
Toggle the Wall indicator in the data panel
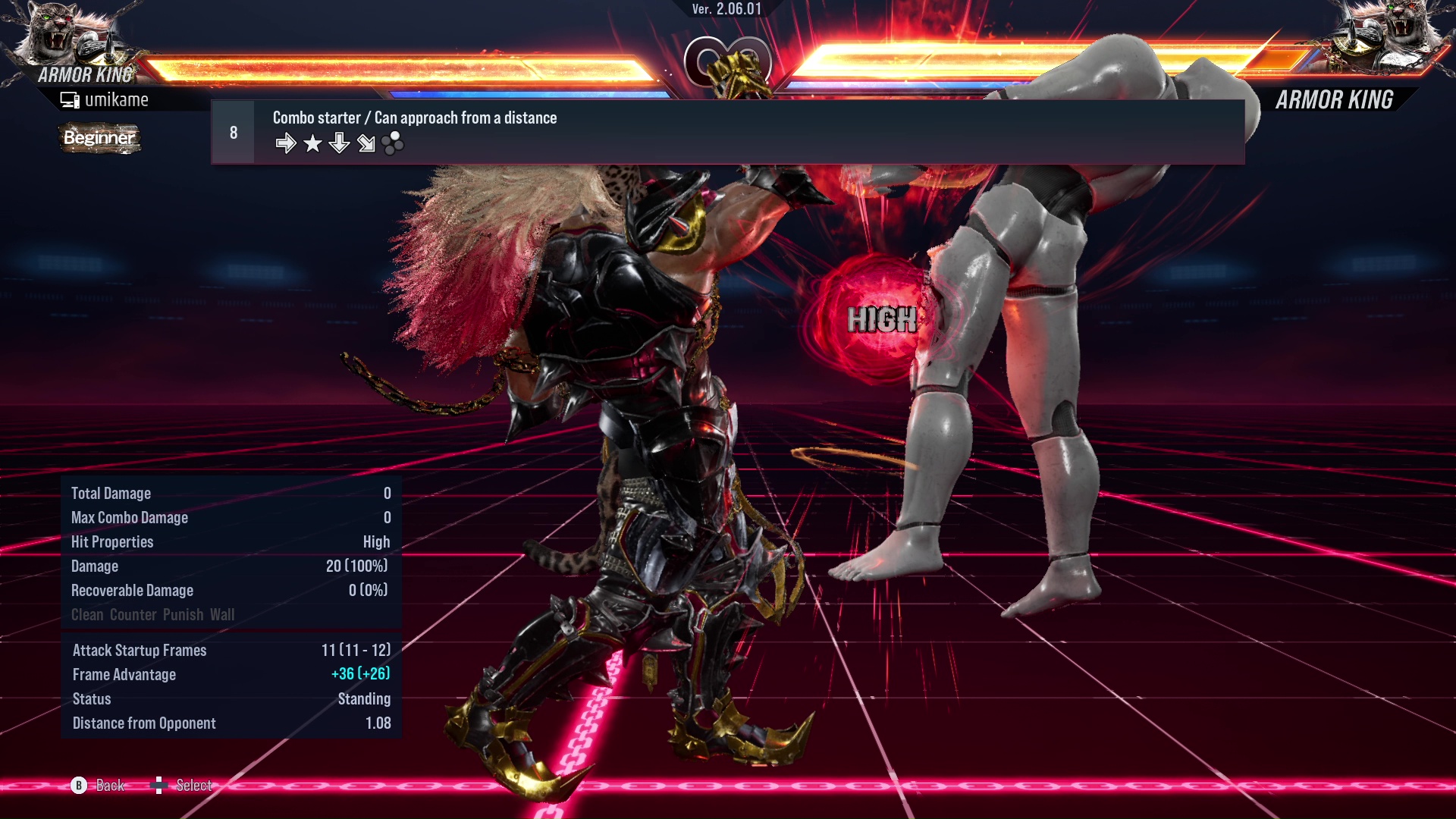click(222, 614)
